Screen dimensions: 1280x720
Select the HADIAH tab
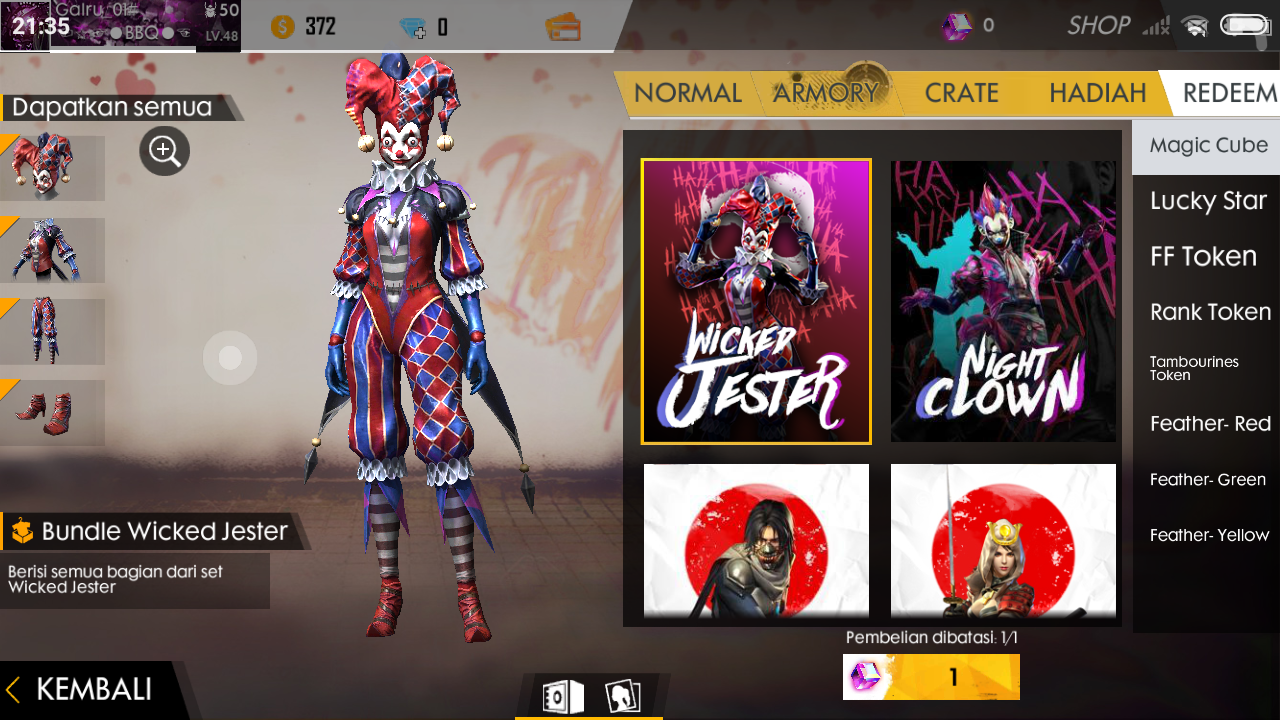1097,92
